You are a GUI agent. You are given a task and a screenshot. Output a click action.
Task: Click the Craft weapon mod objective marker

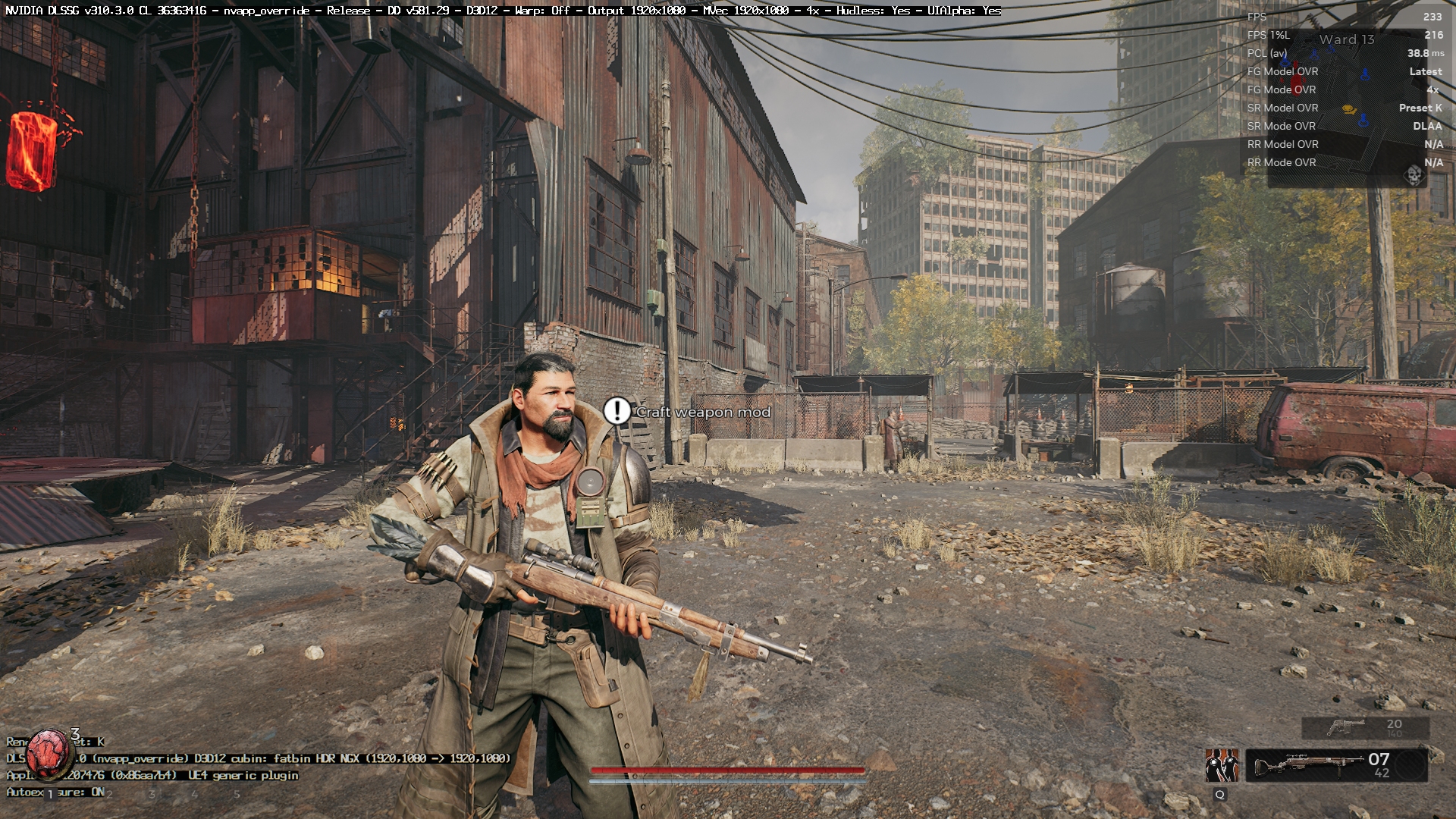[x=617, y=411]
